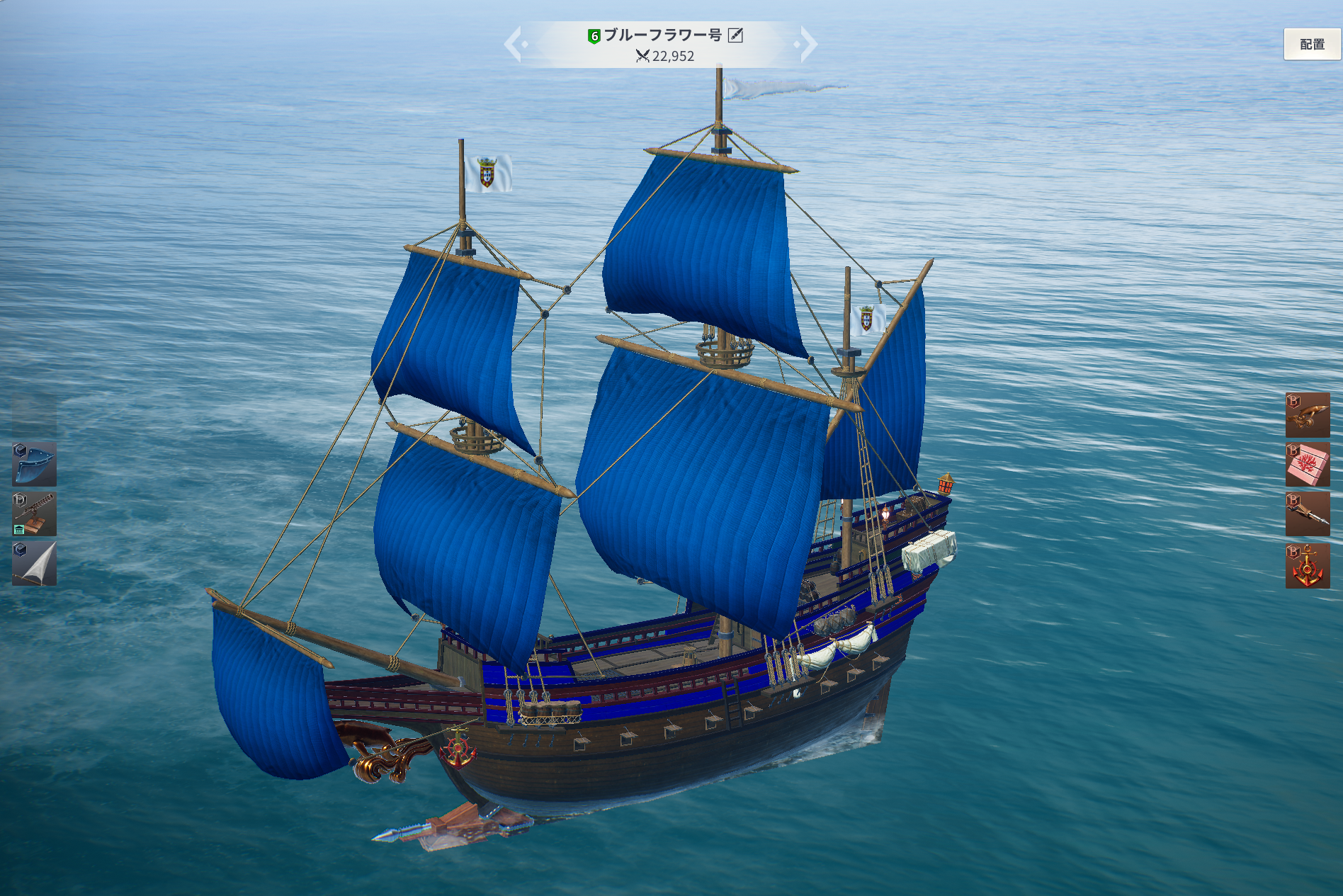
Task: Switch to the next ship with right arrow
Action: [x=807, y=44]
